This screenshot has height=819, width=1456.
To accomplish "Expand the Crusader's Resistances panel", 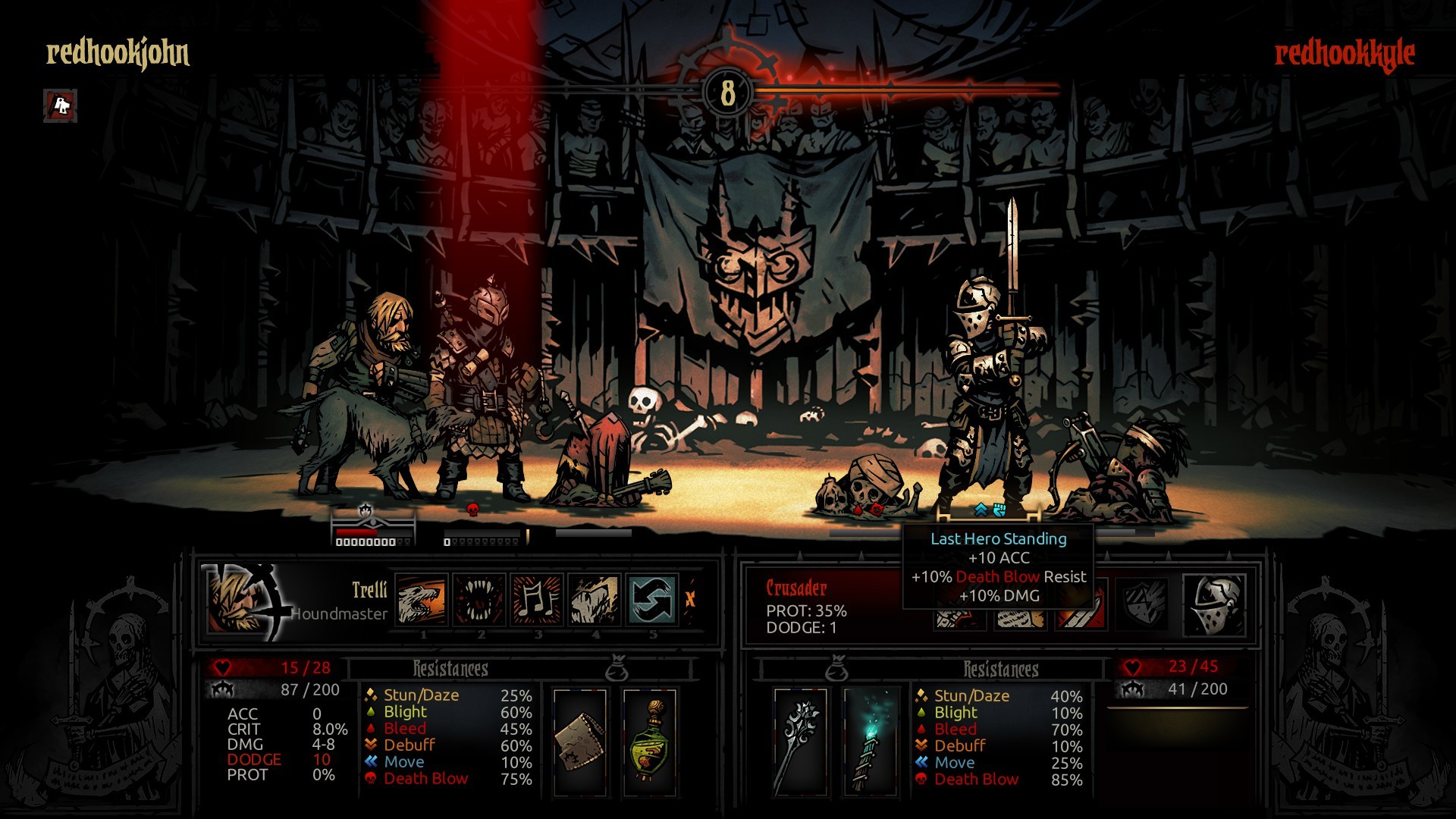I will (x=1003, y=670).
